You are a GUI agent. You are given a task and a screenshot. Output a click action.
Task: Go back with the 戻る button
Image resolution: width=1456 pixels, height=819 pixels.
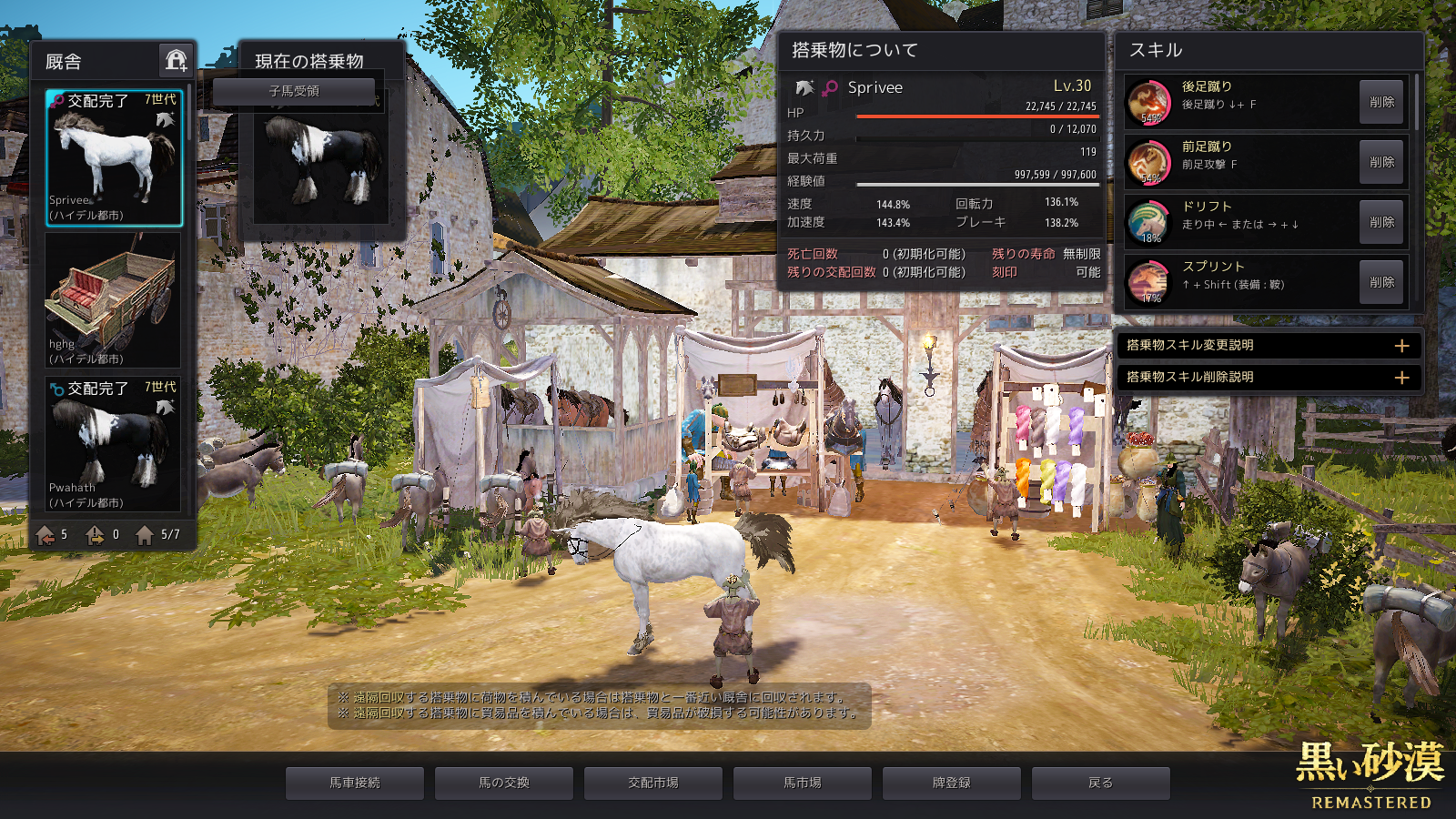1101,783
